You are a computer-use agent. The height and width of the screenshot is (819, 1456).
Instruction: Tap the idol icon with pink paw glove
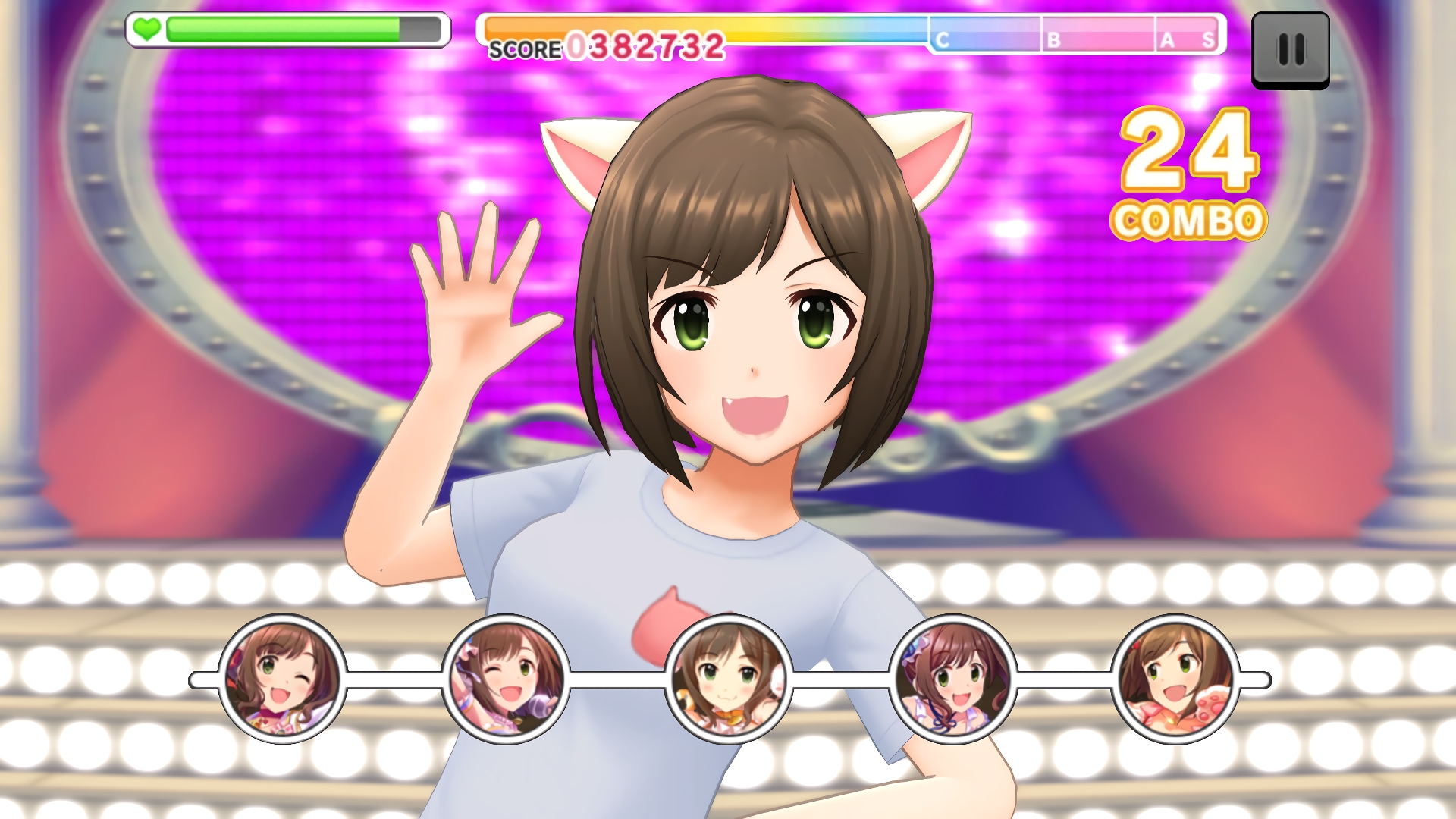[1175, 679]
